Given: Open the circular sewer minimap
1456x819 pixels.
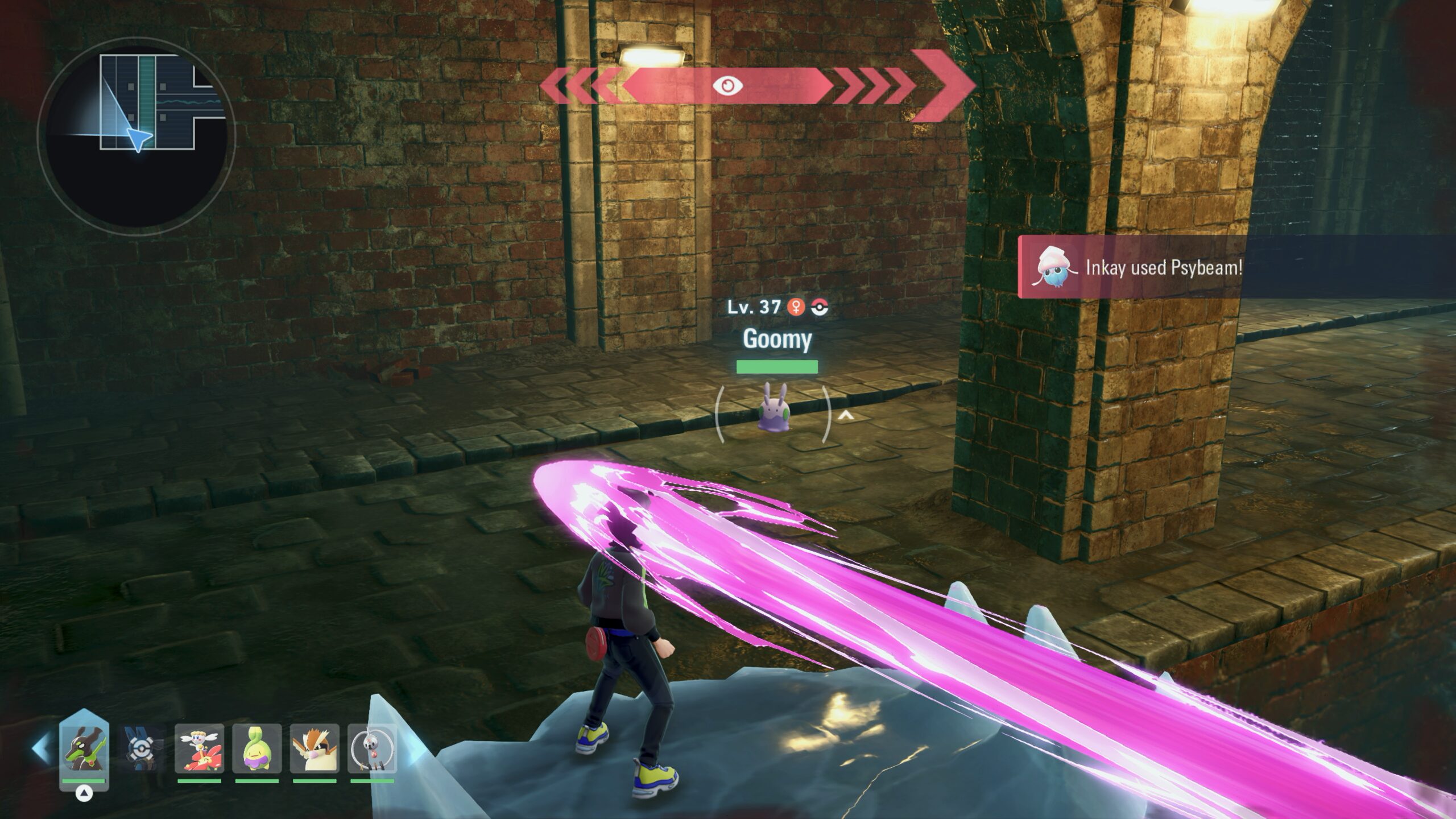Looking at the screenshot, I should point(136,136).
